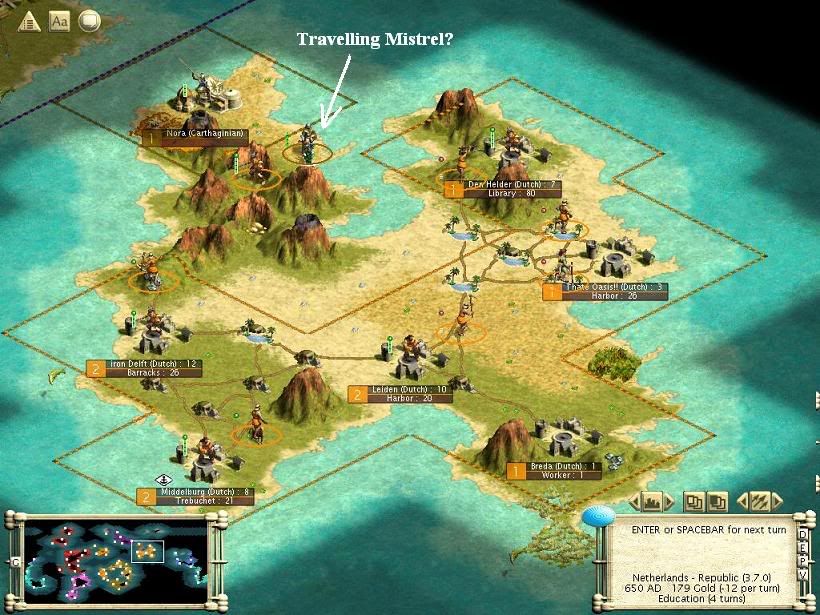Open the round advisors button
This screenshot has height=615, width=820.
coord(89,20)
